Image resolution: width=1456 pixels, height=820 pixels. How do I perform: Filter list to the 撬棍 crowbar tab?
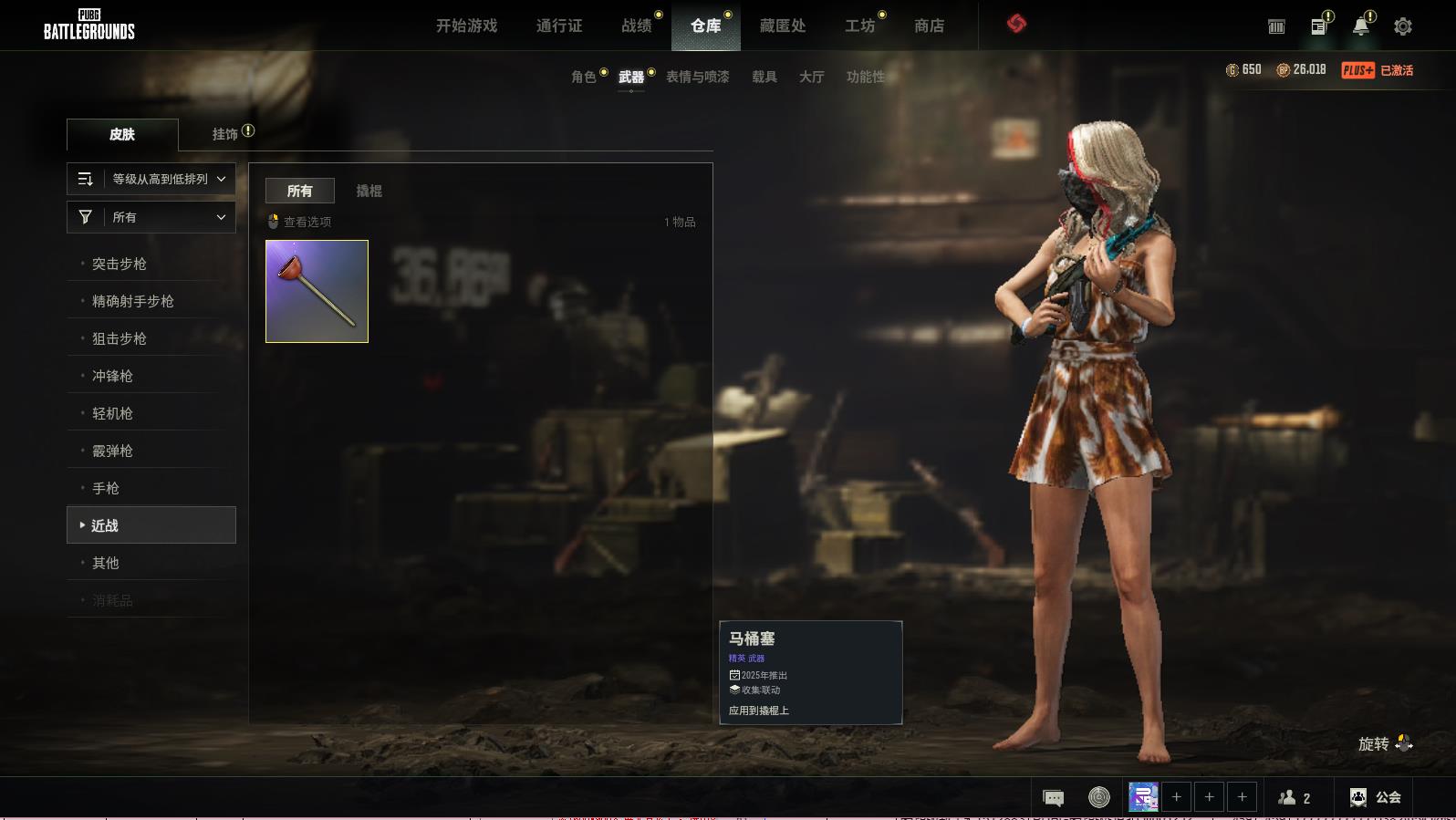[x=369, y=191]
